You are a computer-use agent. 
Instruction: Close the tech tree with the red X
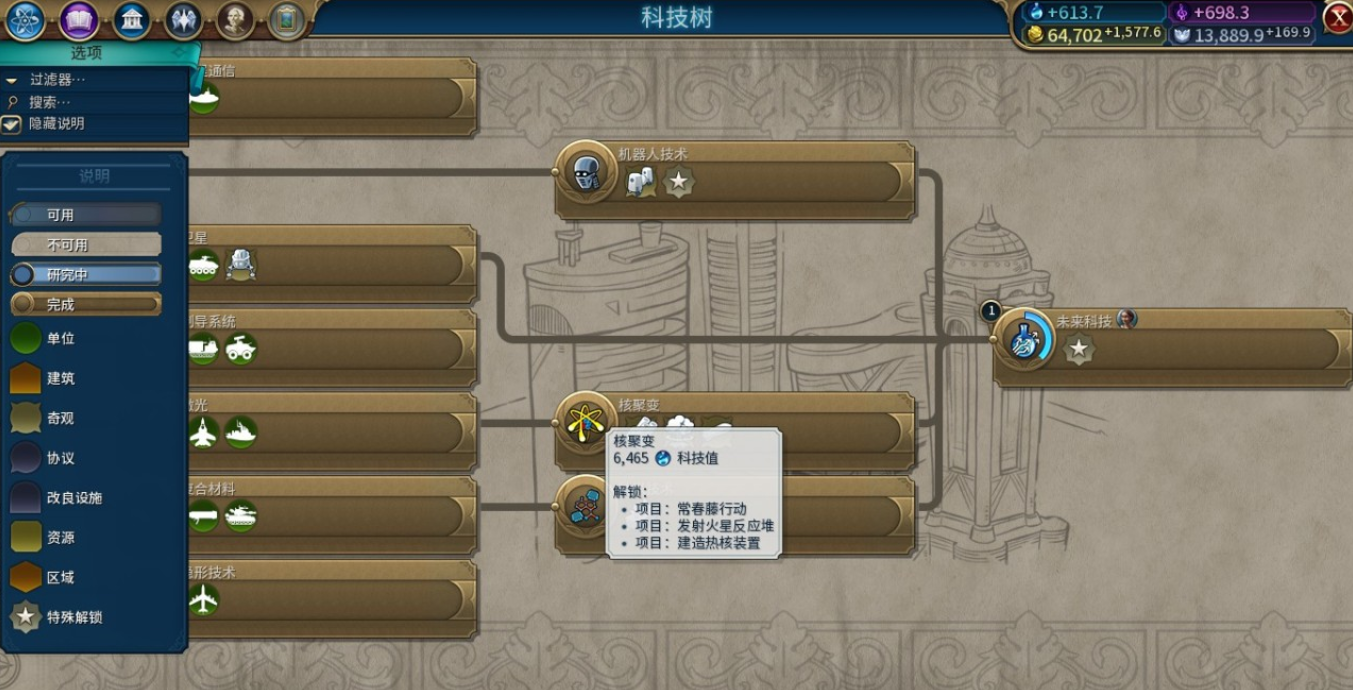point(1337,17)
